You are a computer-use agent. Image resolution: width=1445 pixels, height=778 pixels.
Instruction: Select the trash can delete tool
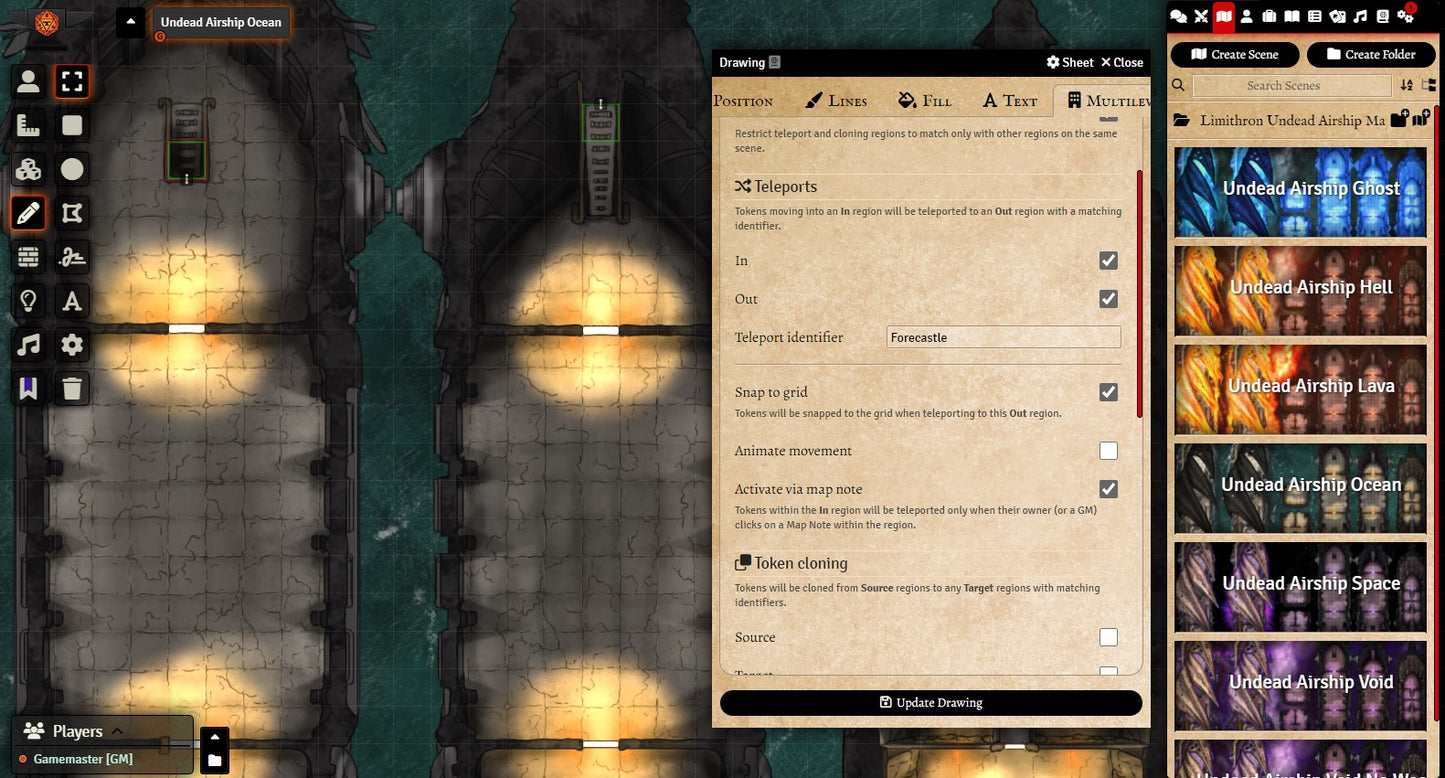point(72,389)
